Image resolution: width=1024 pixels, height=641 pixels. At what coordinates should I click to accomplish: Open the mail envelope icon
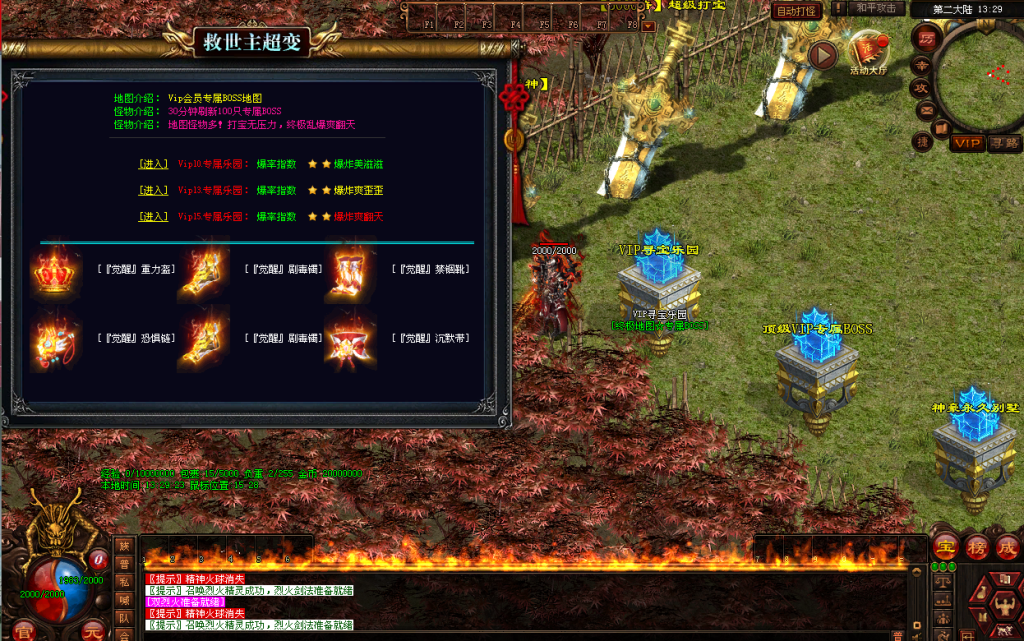926,109
